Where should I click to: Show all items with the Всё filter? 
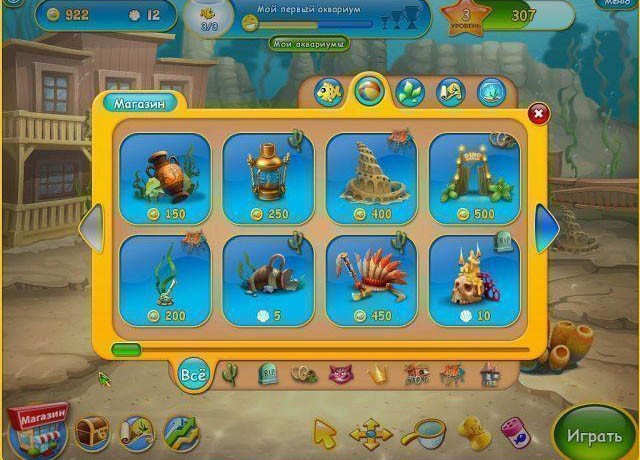(193, 375)
